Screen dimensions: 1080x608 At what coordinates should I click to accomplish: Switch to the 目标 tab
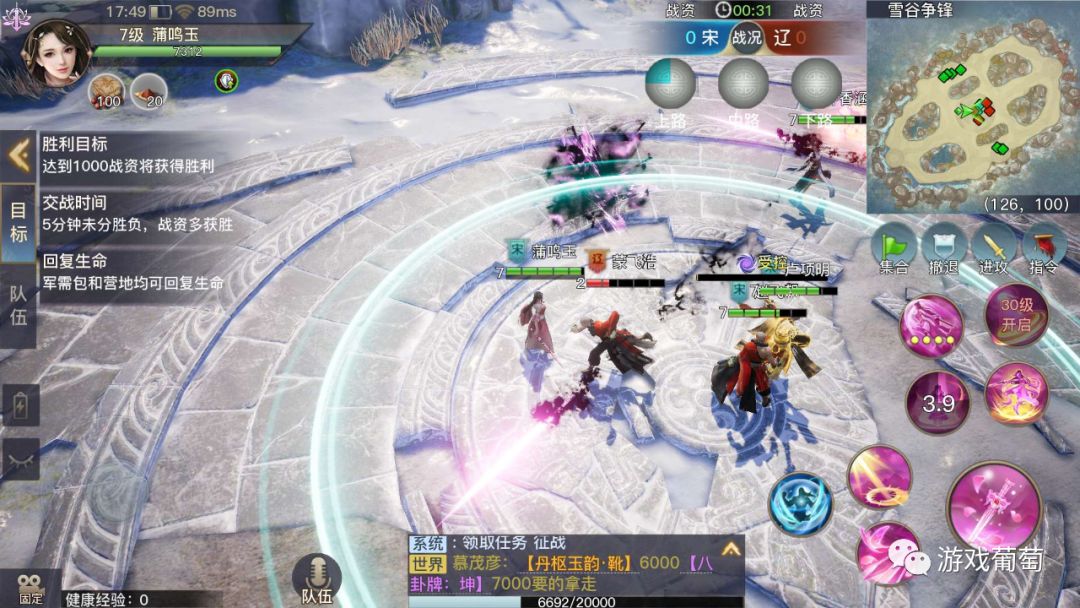[18, 222]
